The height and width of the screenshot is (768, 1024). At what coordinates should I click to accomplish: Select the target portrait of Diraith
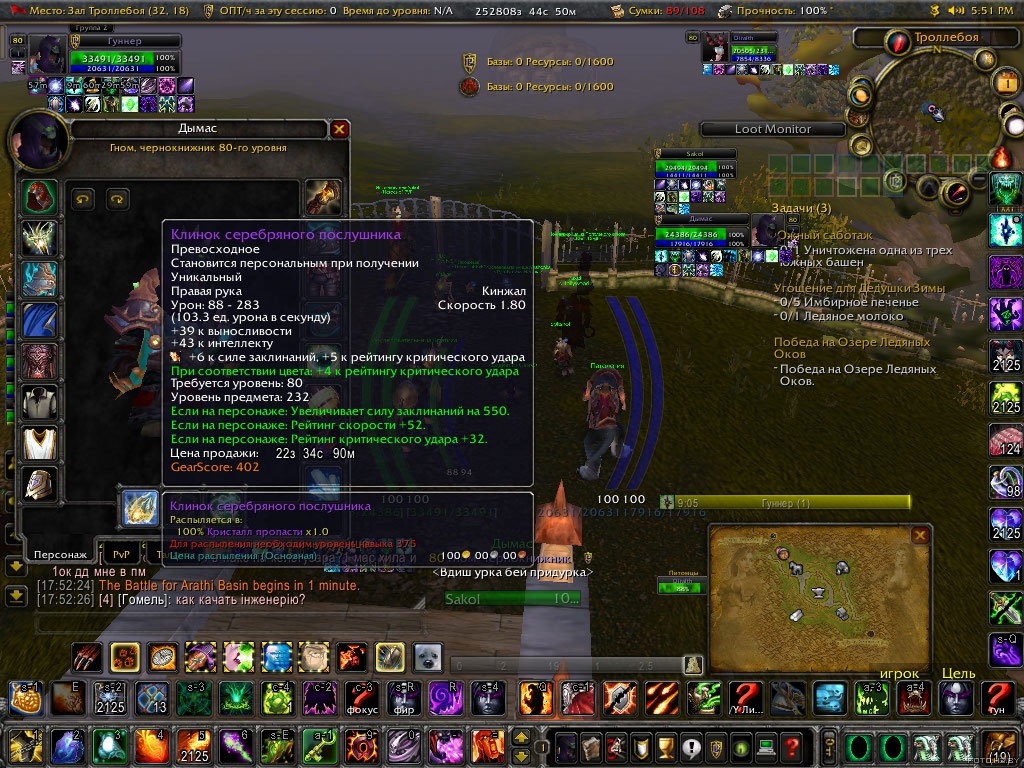pos(714,48)
